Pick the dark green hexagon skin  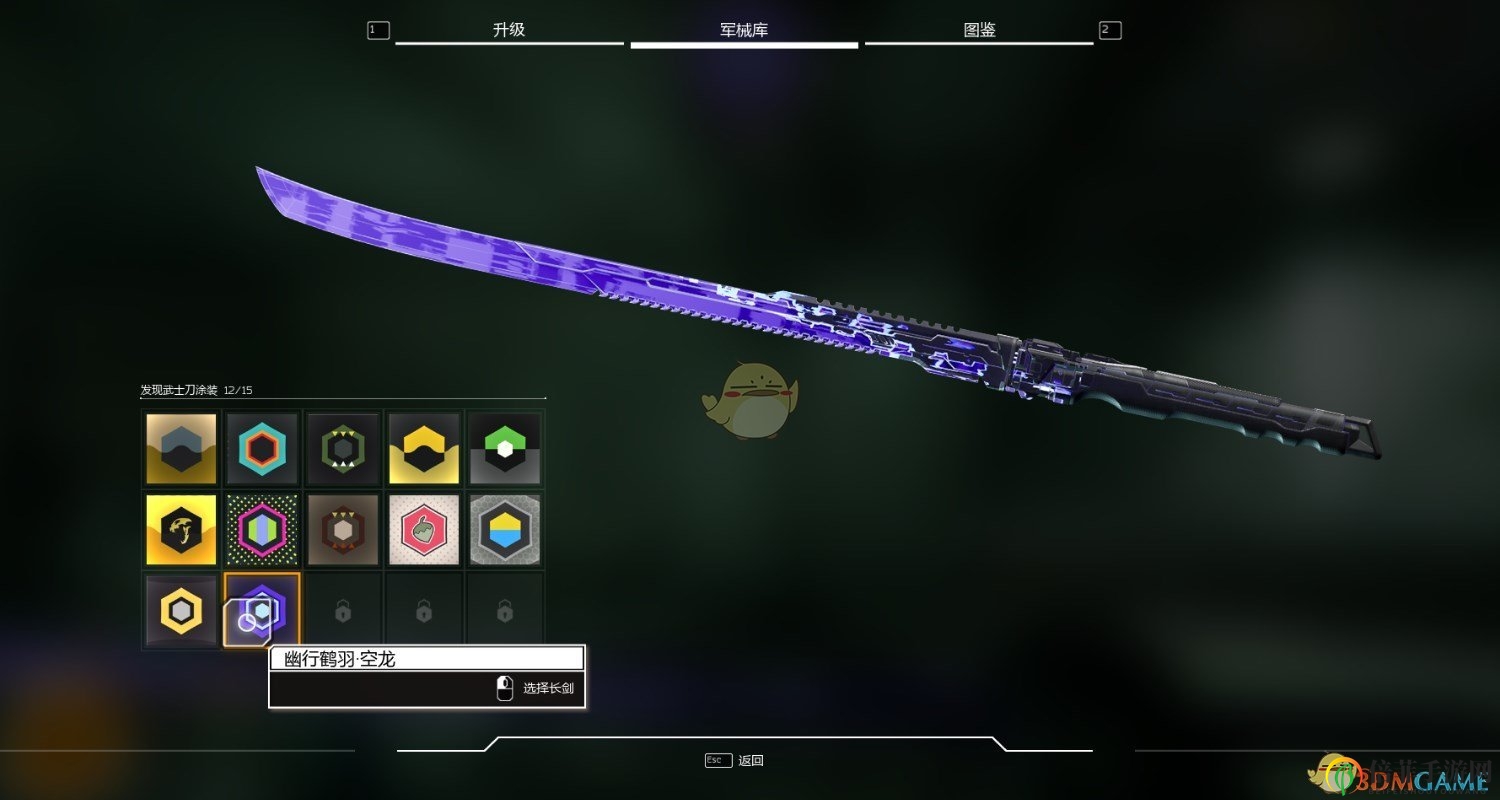click(343, 447)
